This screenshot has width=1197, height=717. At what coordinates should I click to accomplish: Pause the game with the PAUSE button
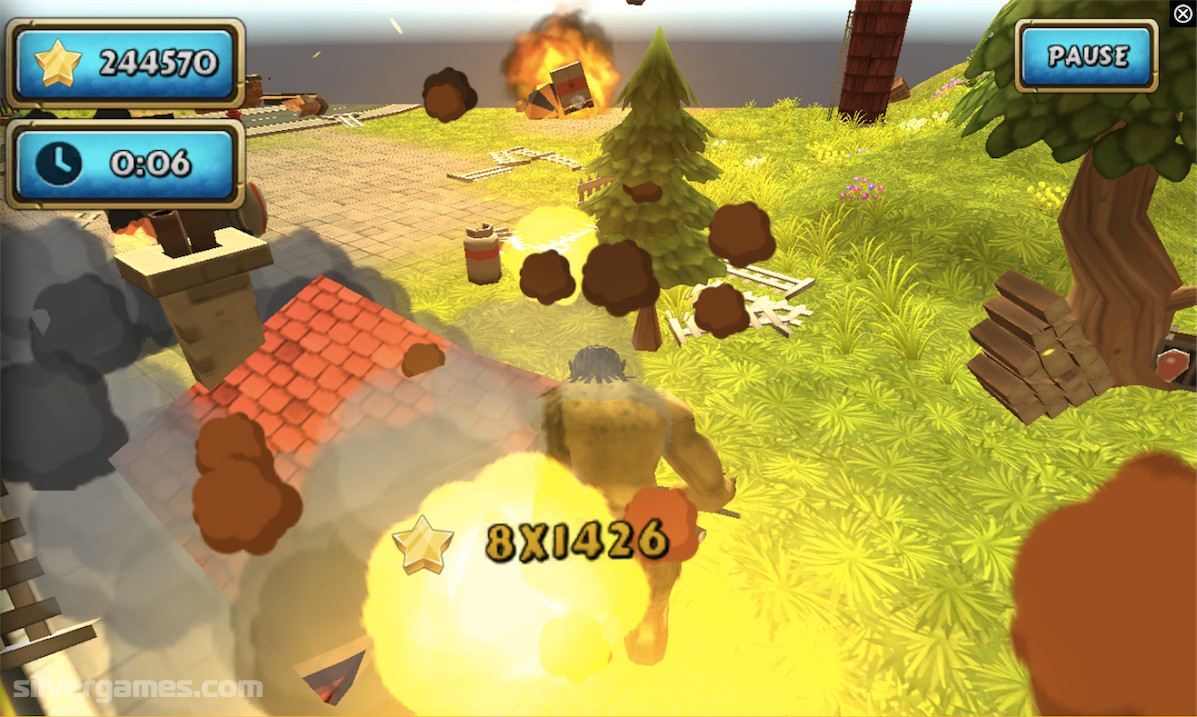(x=1087, y=56)
